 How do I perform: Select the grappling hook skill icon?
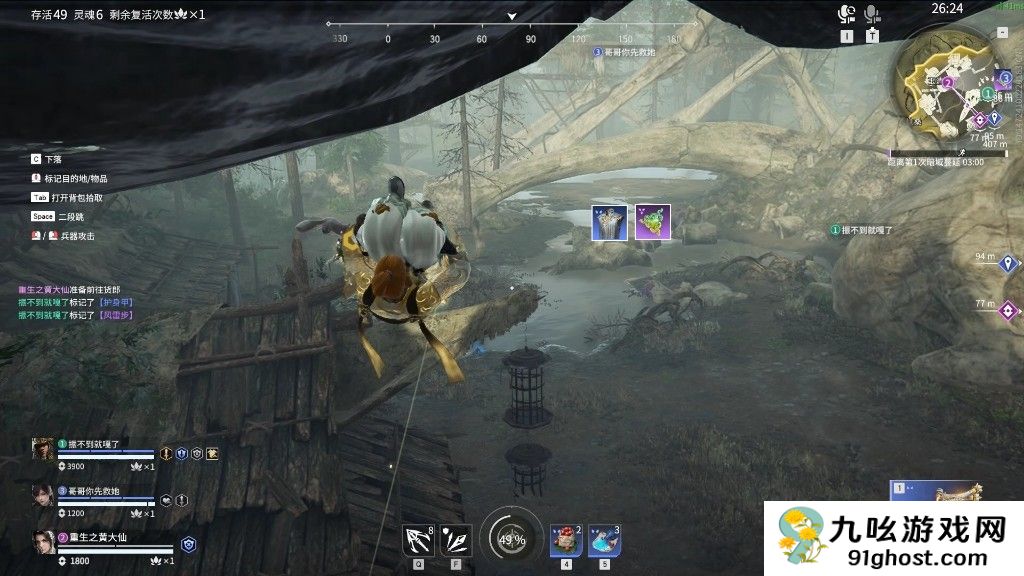coord(418,539)
